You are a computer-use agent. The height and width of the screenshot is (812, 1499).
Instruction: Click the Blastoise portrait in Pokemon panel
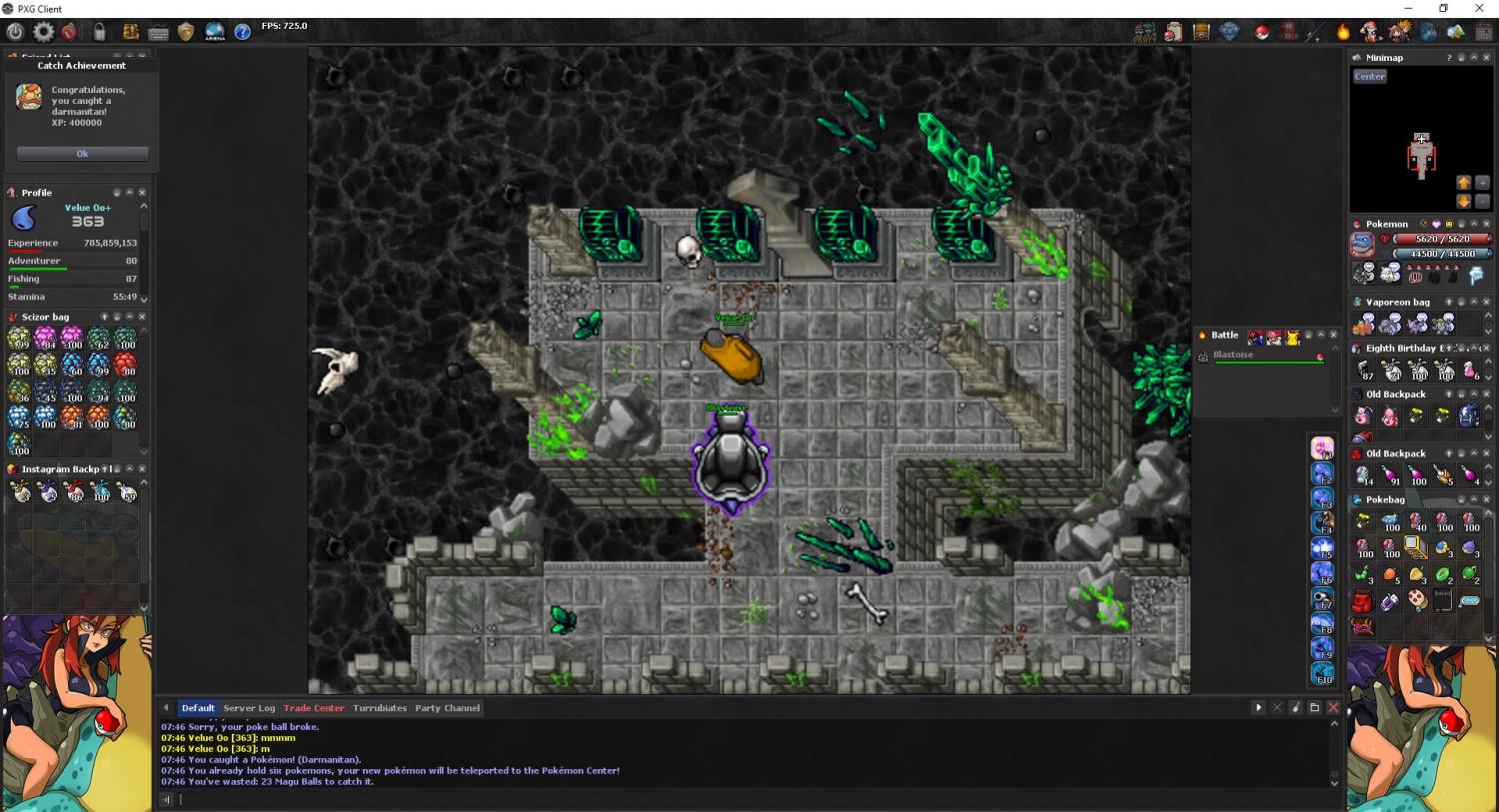pos(1362,245)
